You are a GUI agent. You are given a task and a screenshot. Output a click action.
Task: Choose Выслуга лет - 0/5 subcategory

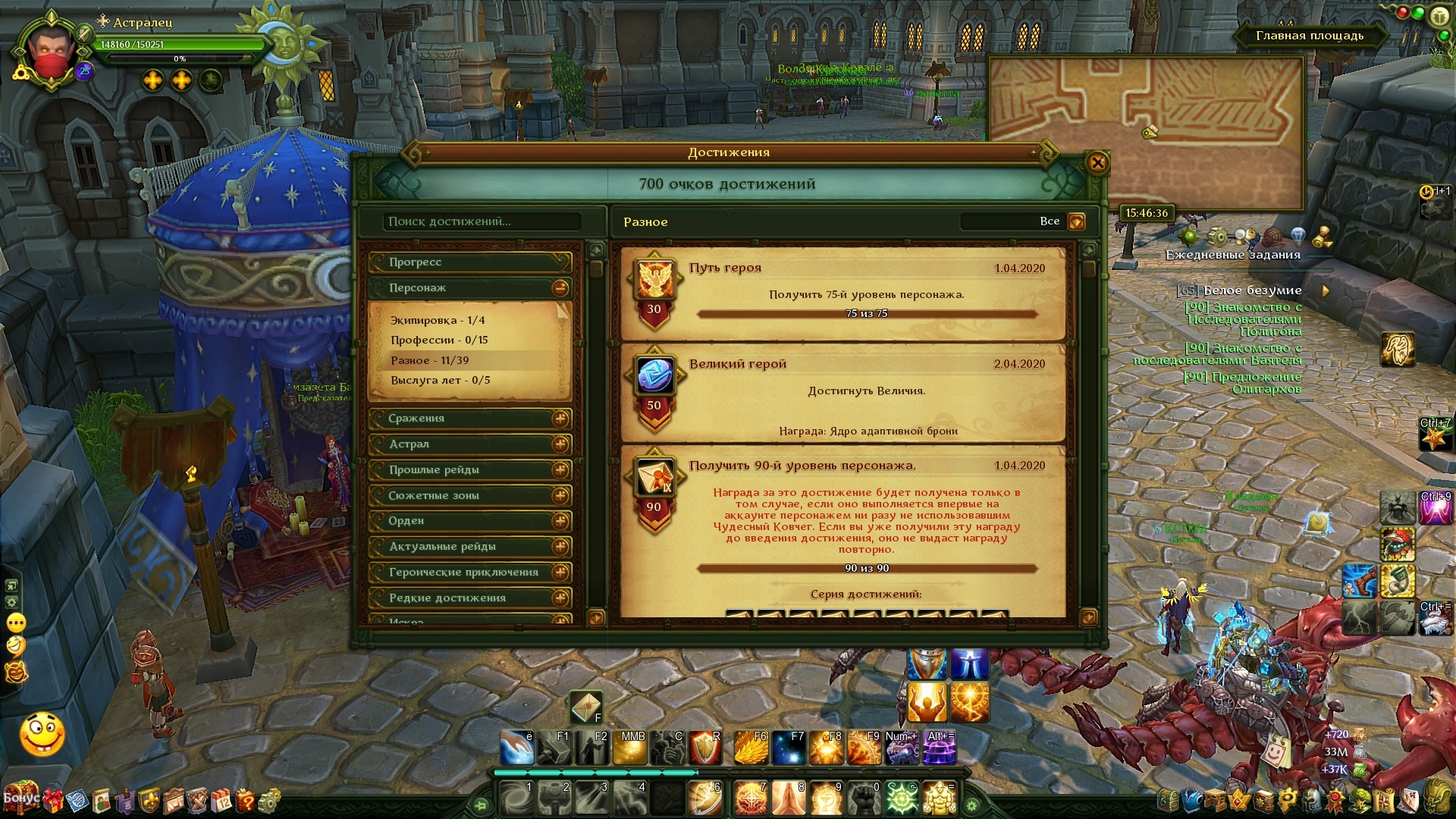440,380
